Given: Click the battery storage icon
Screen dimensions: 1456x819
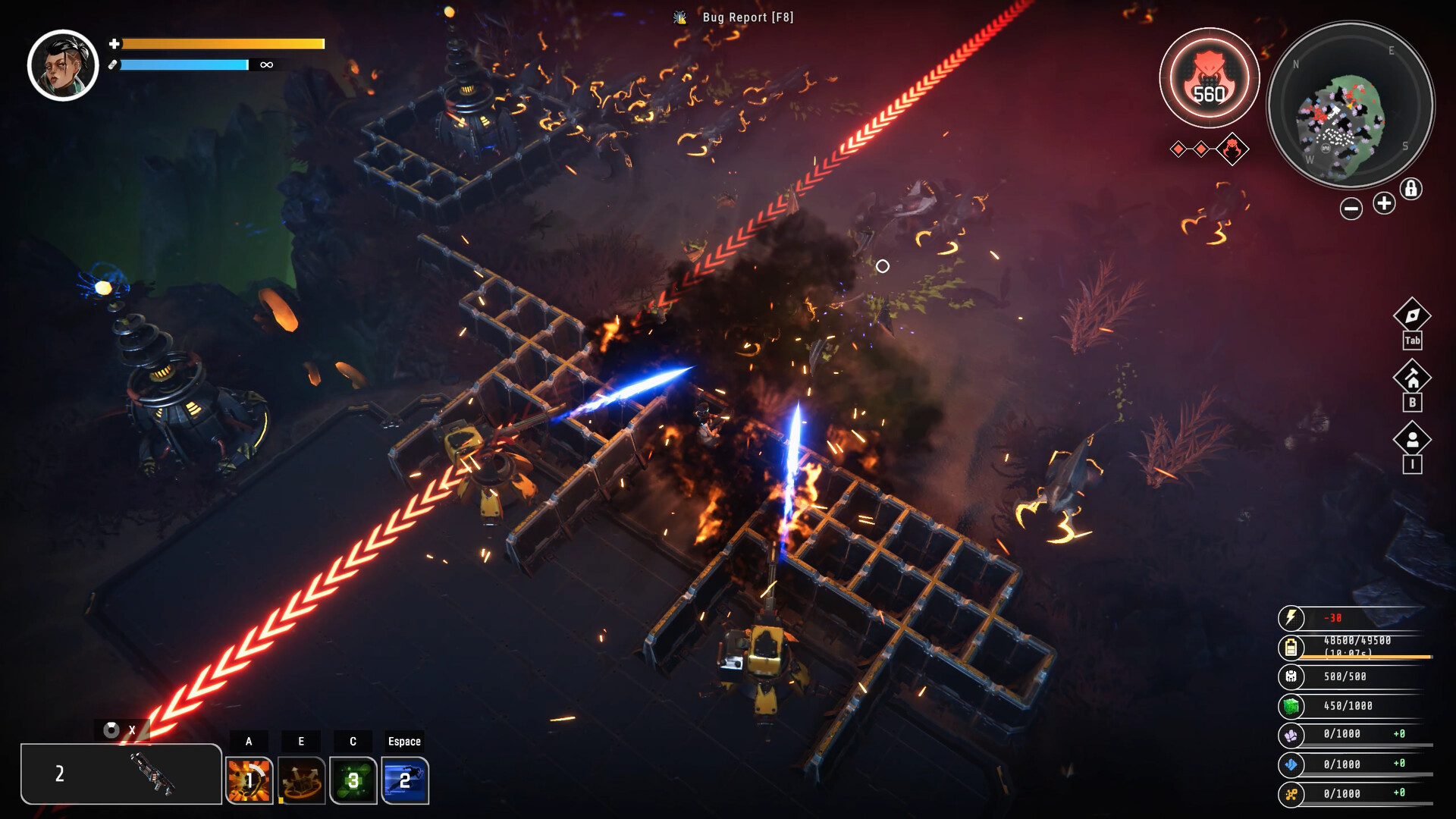Looking at the screenshot, I should pos(1291,648).
